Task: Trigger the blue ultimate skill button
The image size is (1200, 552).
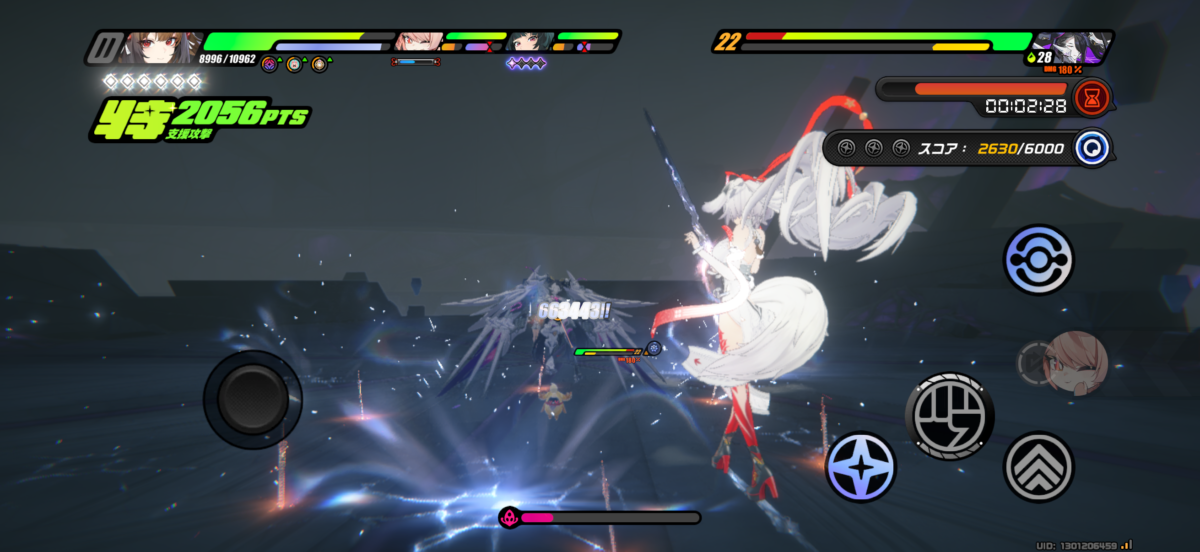Action: click(x=1038, y=259)
